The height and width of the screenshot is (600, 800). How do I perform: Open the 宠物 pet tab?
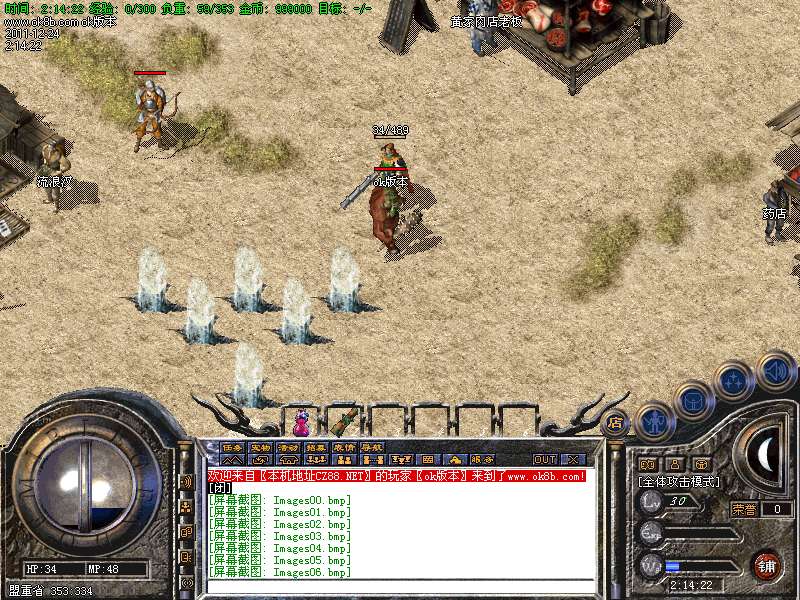pos(260,447)
